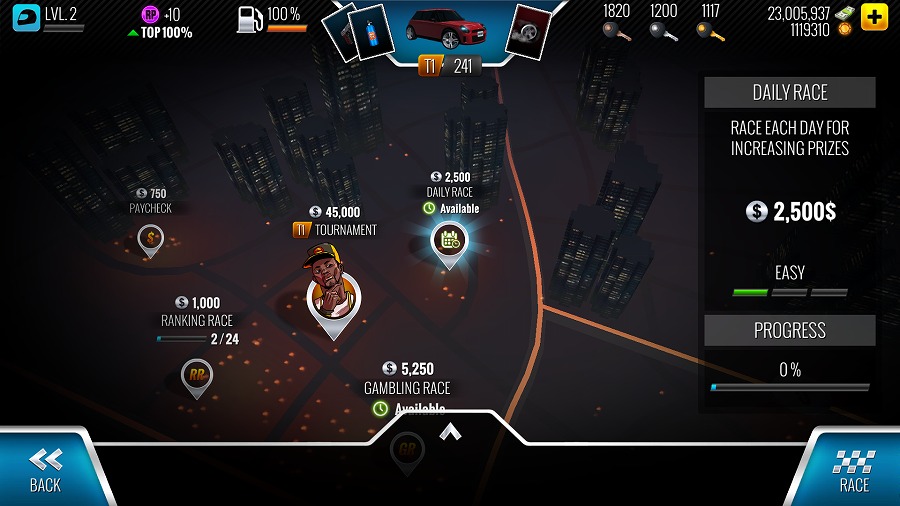Image resolution: width=900 pixels, height=506 pixels.
Task: Select the Gambling Race map pin
Action: 407,447
